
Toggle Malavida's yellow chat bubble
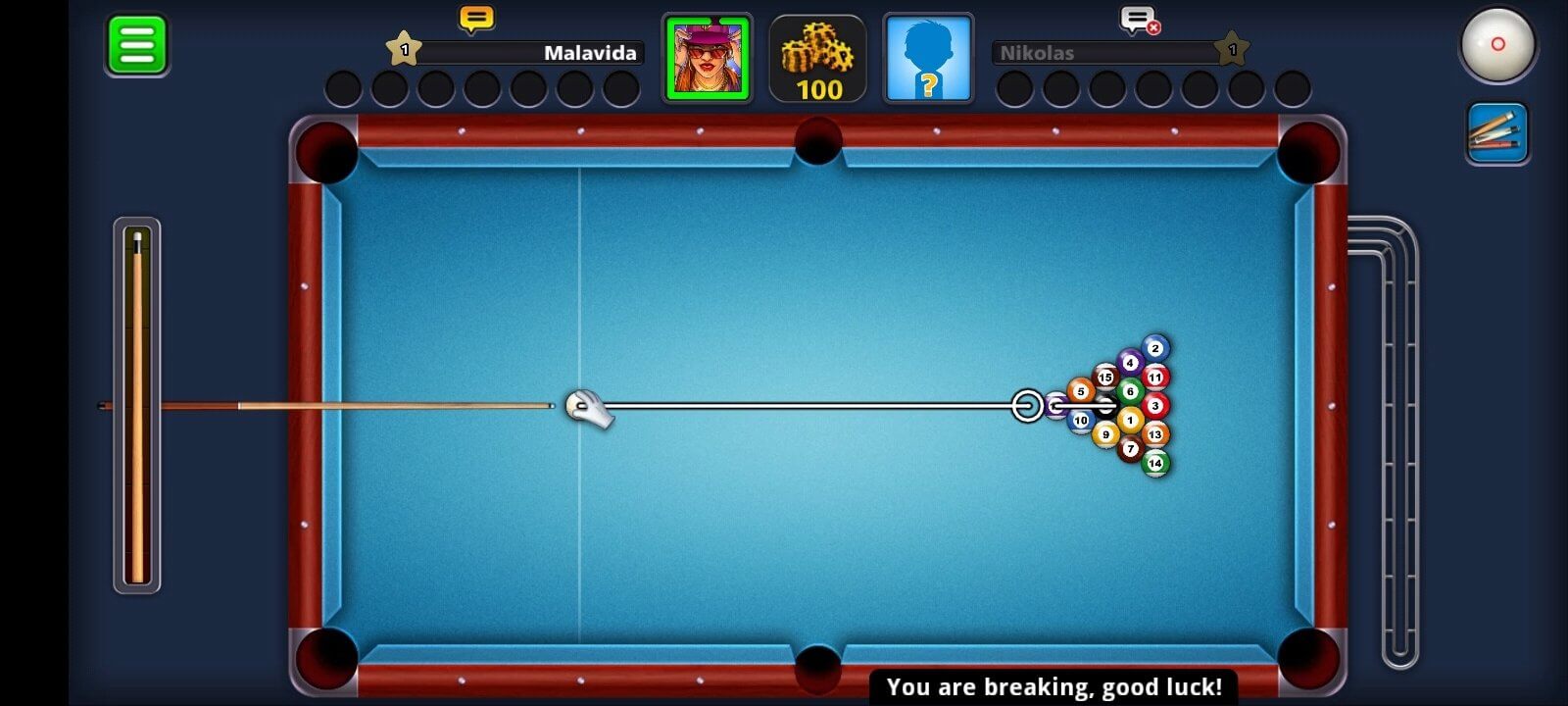476,17
